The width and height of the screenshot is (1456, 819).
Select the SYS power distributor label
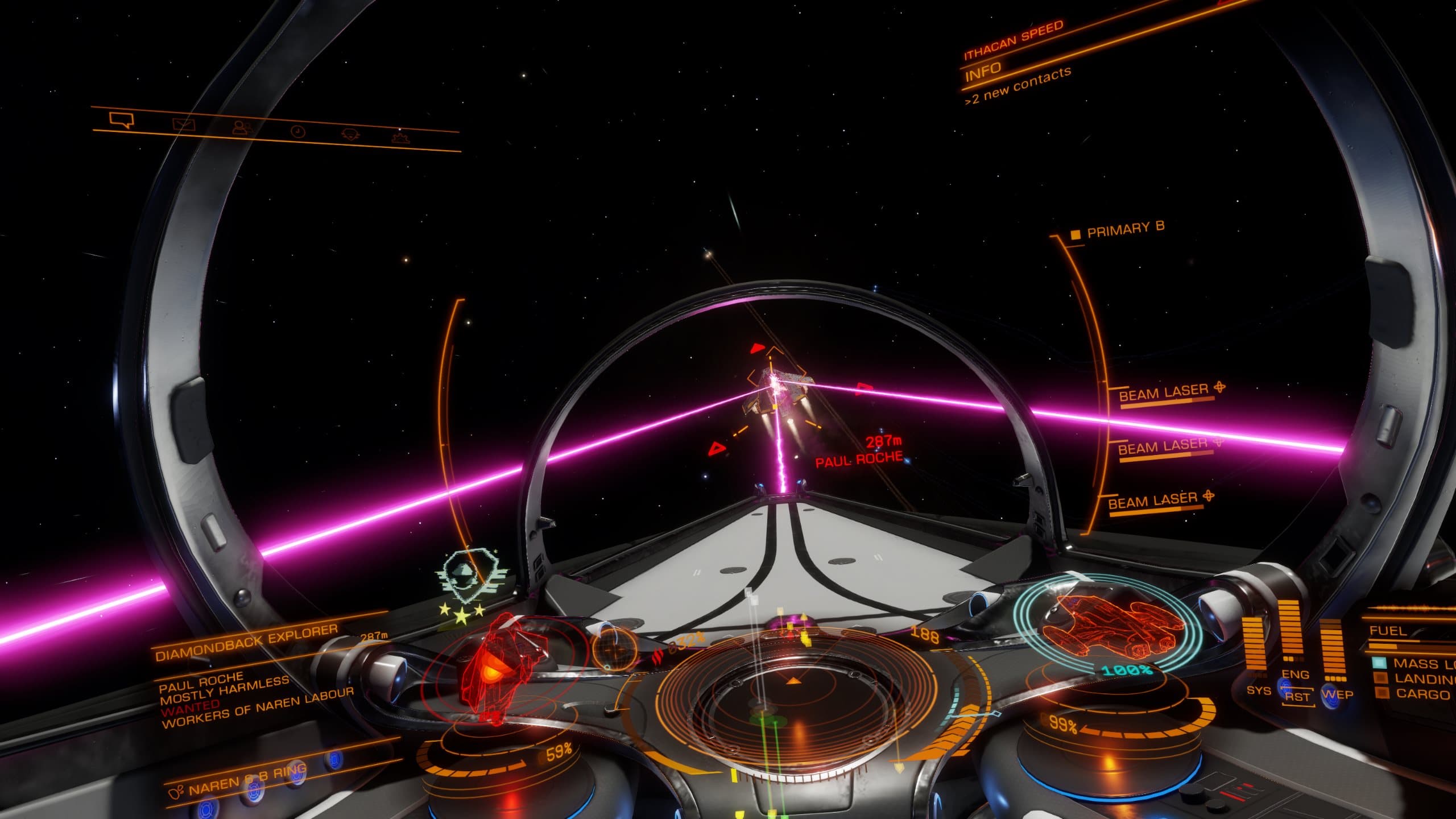coord(1258,690)
